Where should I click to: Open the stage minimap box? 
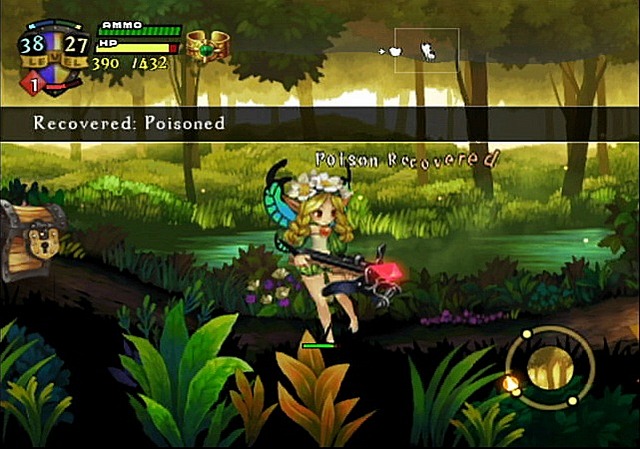coord(426,50)
